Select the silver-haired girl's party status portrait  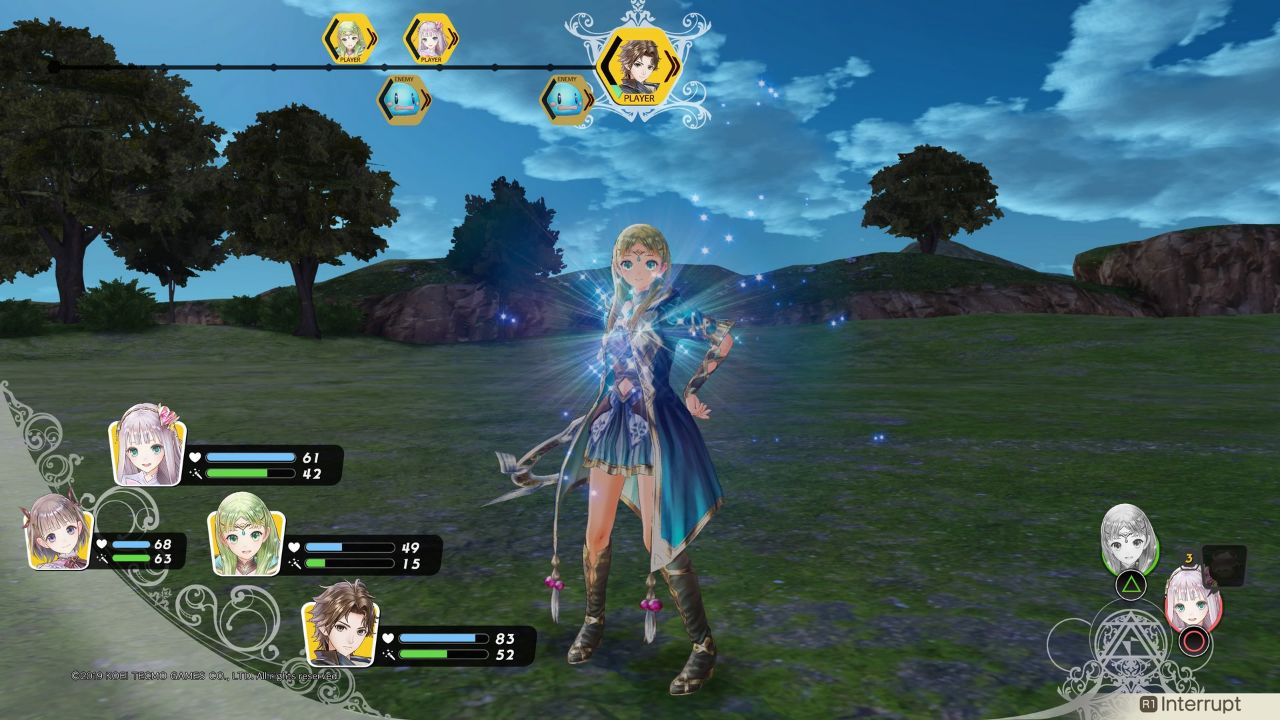(148, 445)
